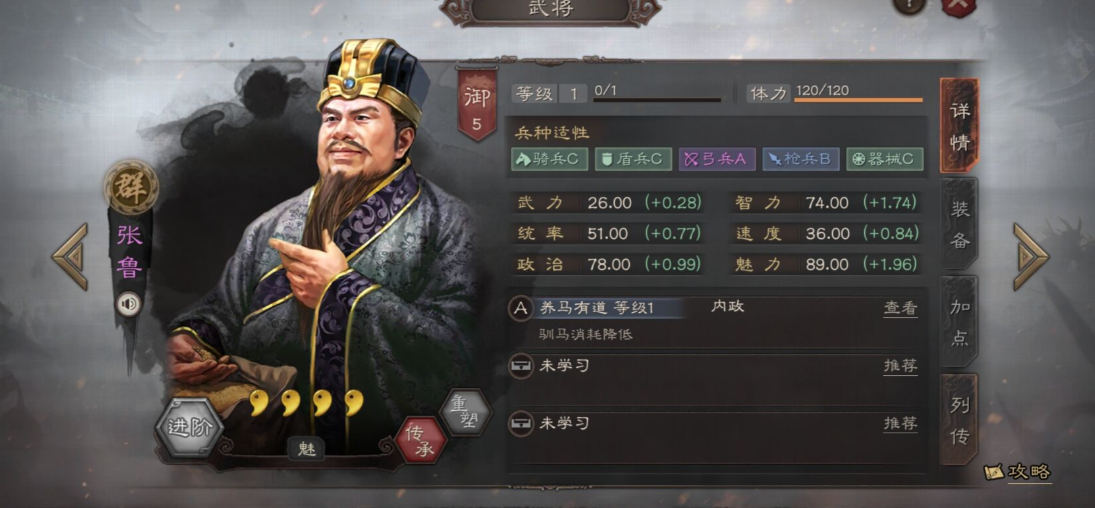Select the 弓兵A archer aptitude tag
This screenshot has width=1095, height=508.
pyautogui.click(x=716, y=159)
